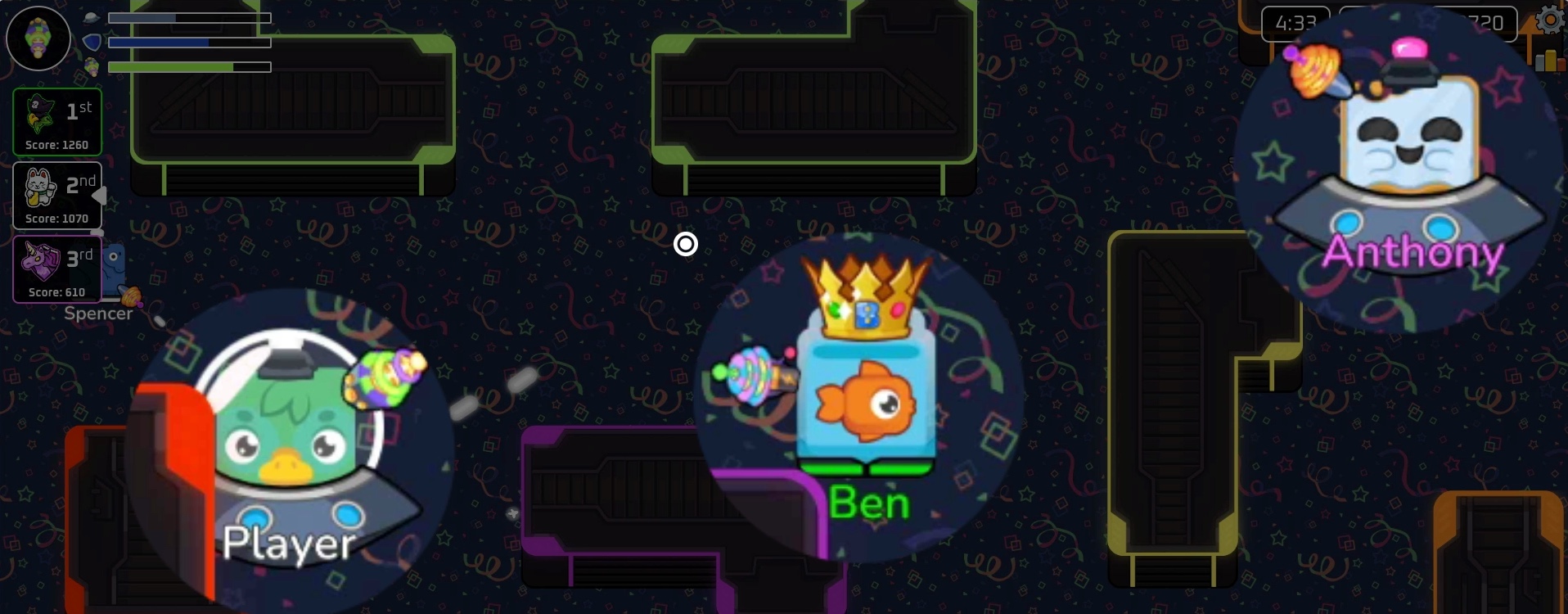Open the bar-chart stats icon below settings

click(1547, 59)
